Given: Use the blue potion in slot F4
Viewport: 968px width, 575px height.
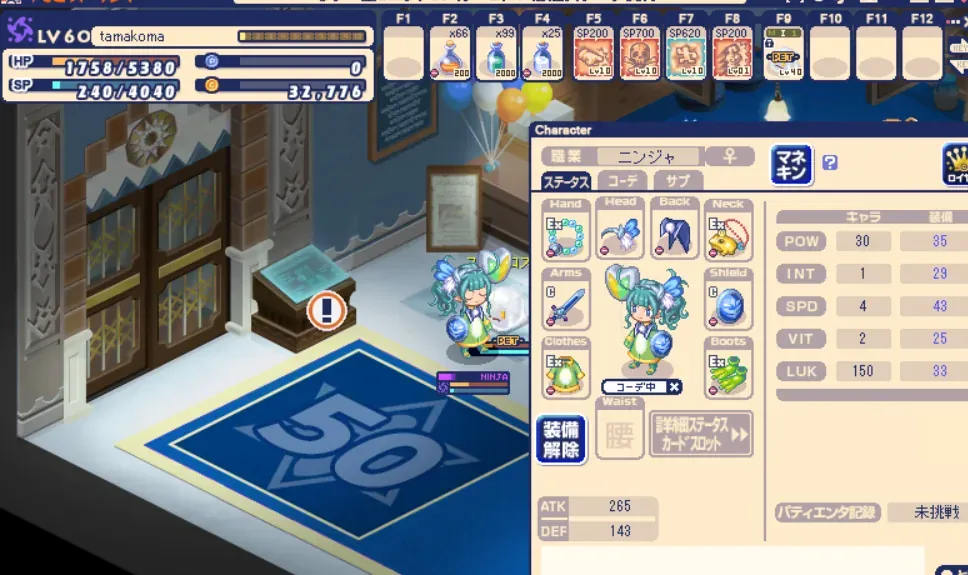Looking at the screenshot, I should pyautogui.click(x=542, y=53).
